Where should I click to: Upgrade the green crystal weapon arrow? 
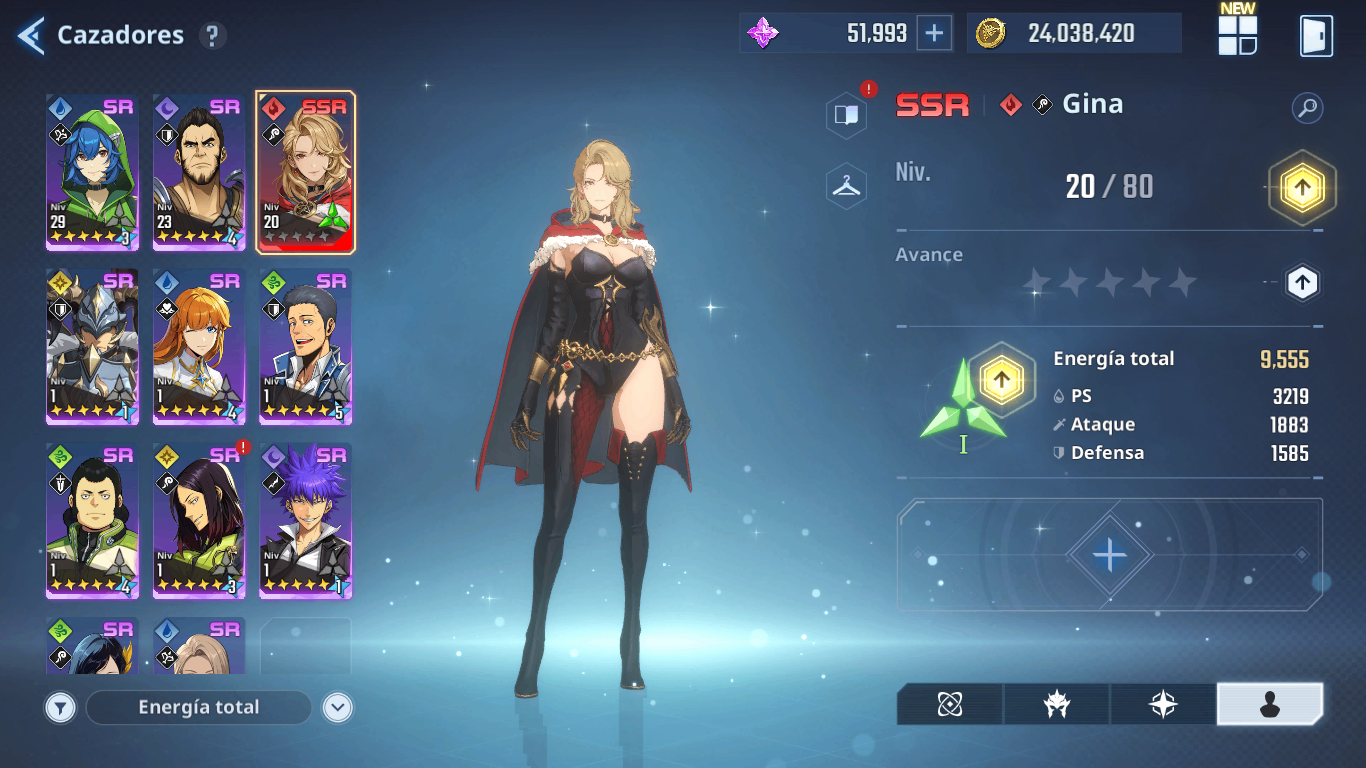coord(1001,379)
